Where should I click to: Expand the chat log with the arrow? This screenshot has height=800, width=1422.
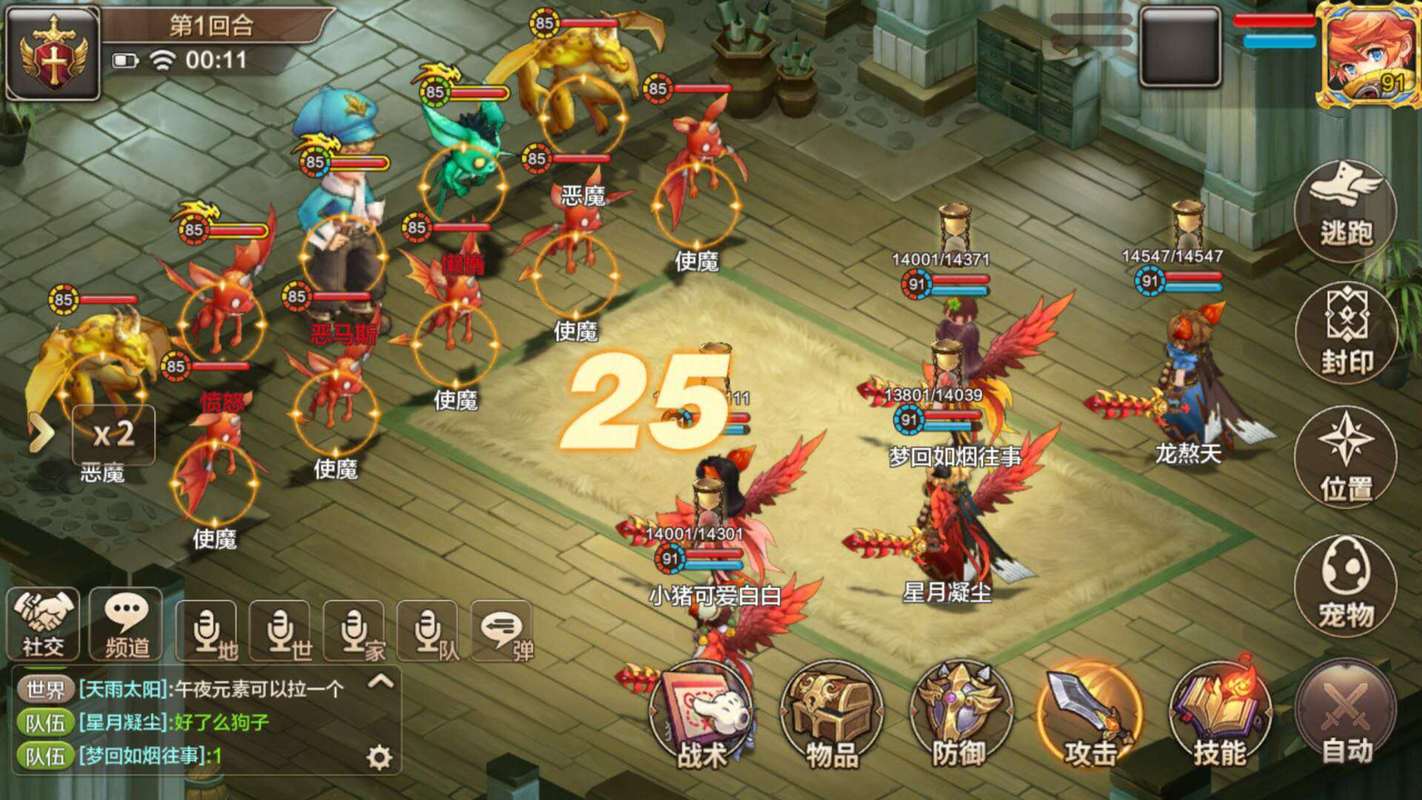[380, 683]
